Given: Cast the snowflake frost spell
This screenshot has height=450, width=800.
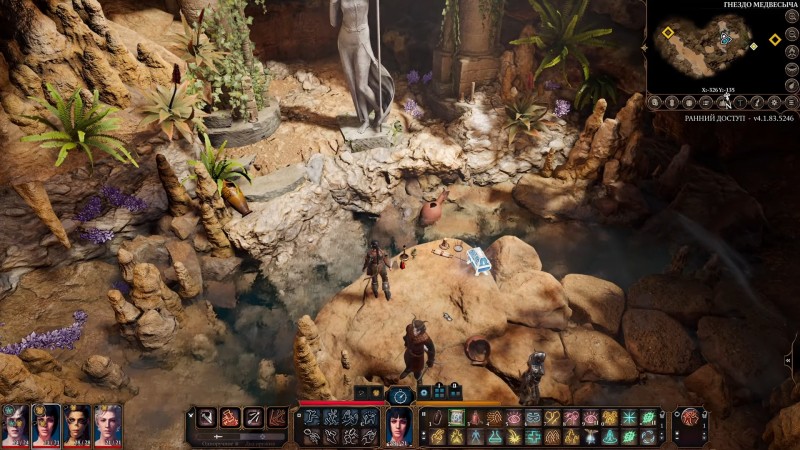Looking at the screenshot, I should pyautogui.click(x=629, y=418).
